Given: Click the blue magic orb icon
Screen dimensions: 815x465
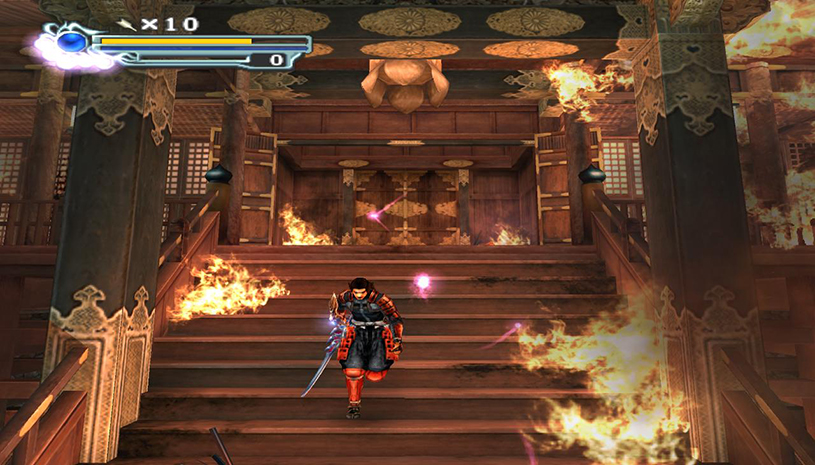Looking at the screenshot, I should (x=71, y=43).
